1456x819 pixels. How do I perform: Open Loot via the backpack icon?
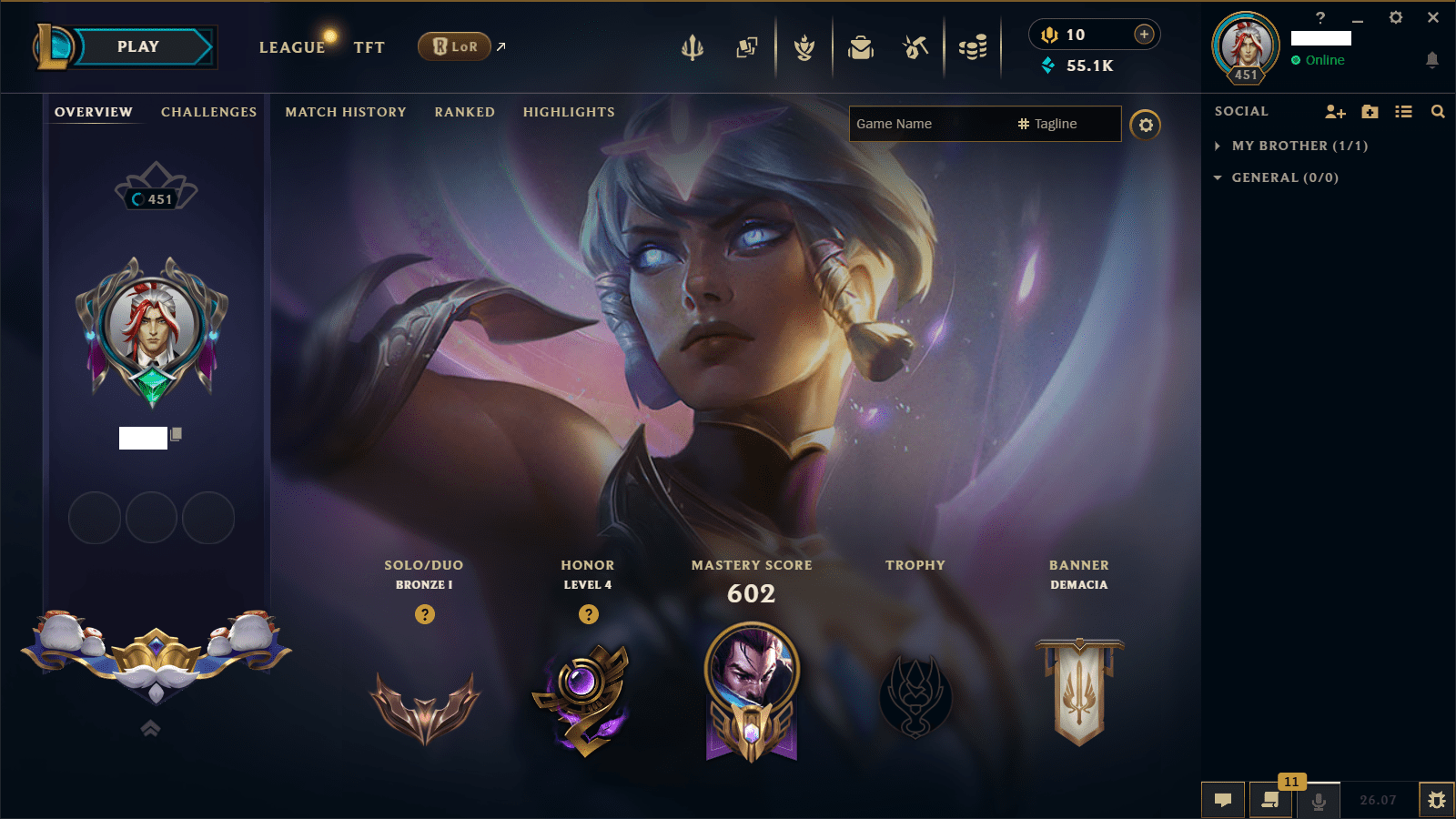(861, 47)
